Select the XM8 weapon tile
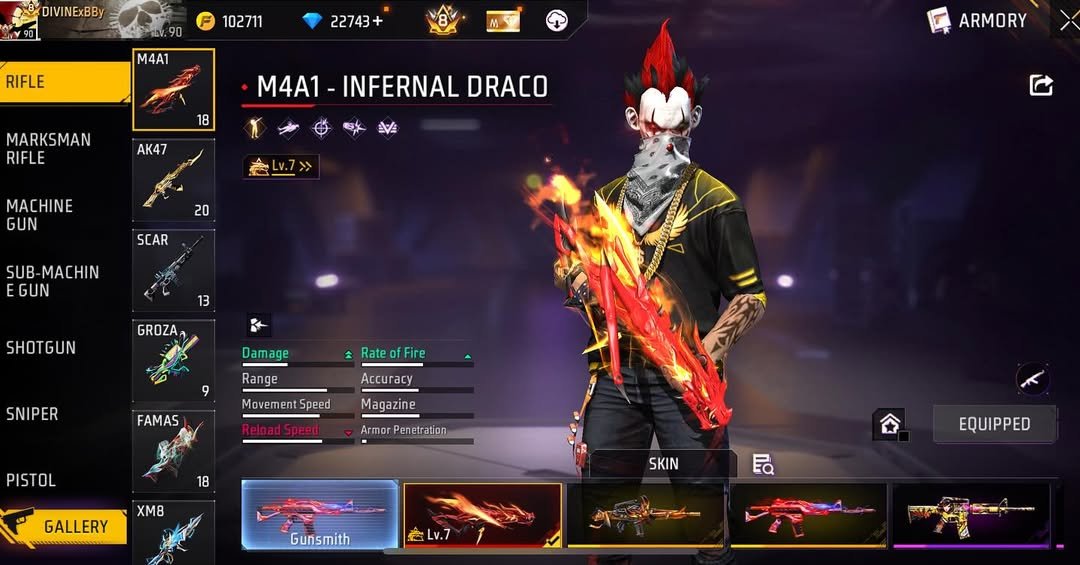The image size is (1080, 565). point(173,532)
